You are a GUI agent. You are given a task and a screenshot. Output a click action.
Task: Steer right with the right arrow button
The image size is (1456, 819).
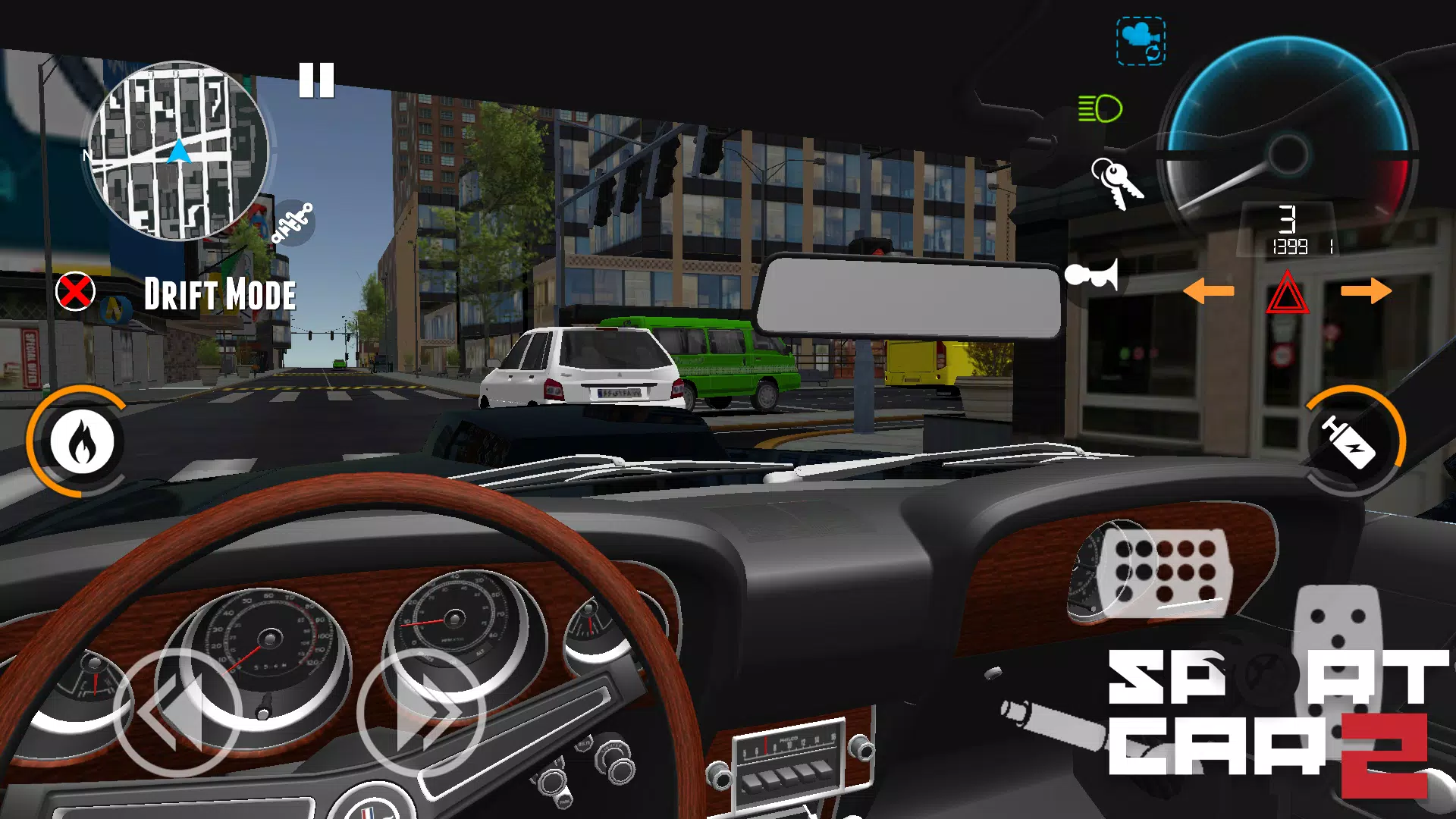(x=422, y=713)
